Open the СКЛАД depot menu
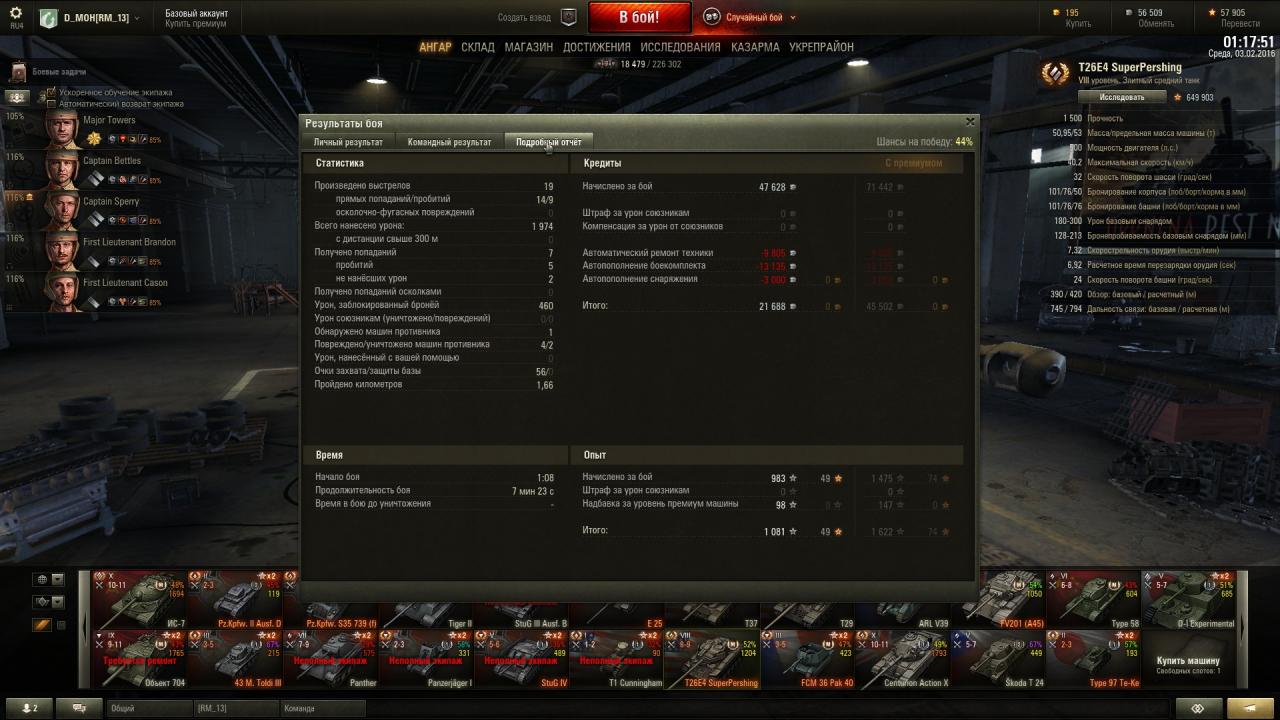 (478, 47)
